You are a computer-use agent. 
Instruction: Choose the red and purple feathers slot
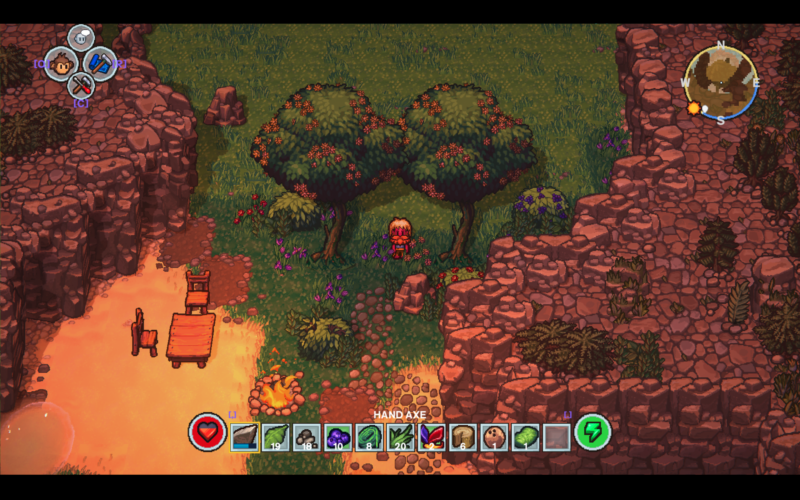pos(431,436)
